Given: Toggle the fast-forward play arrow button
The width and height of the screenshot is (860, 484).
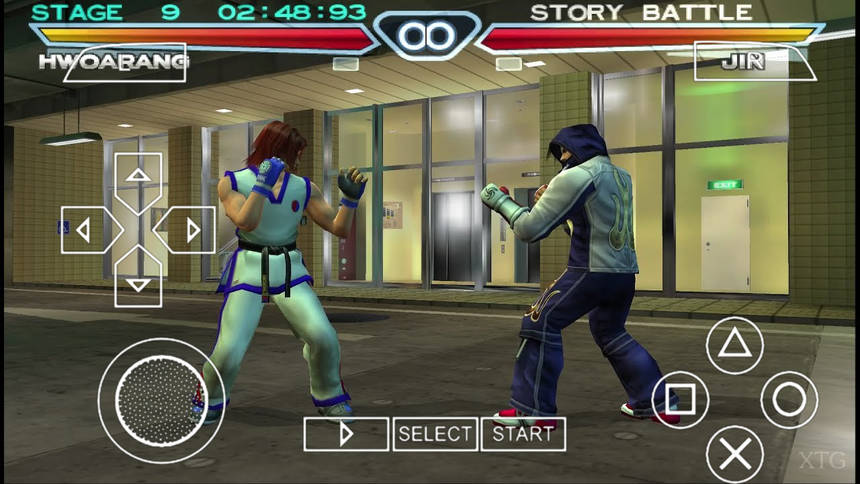Looking at the screenshot, I should click(x=346, y=434).
